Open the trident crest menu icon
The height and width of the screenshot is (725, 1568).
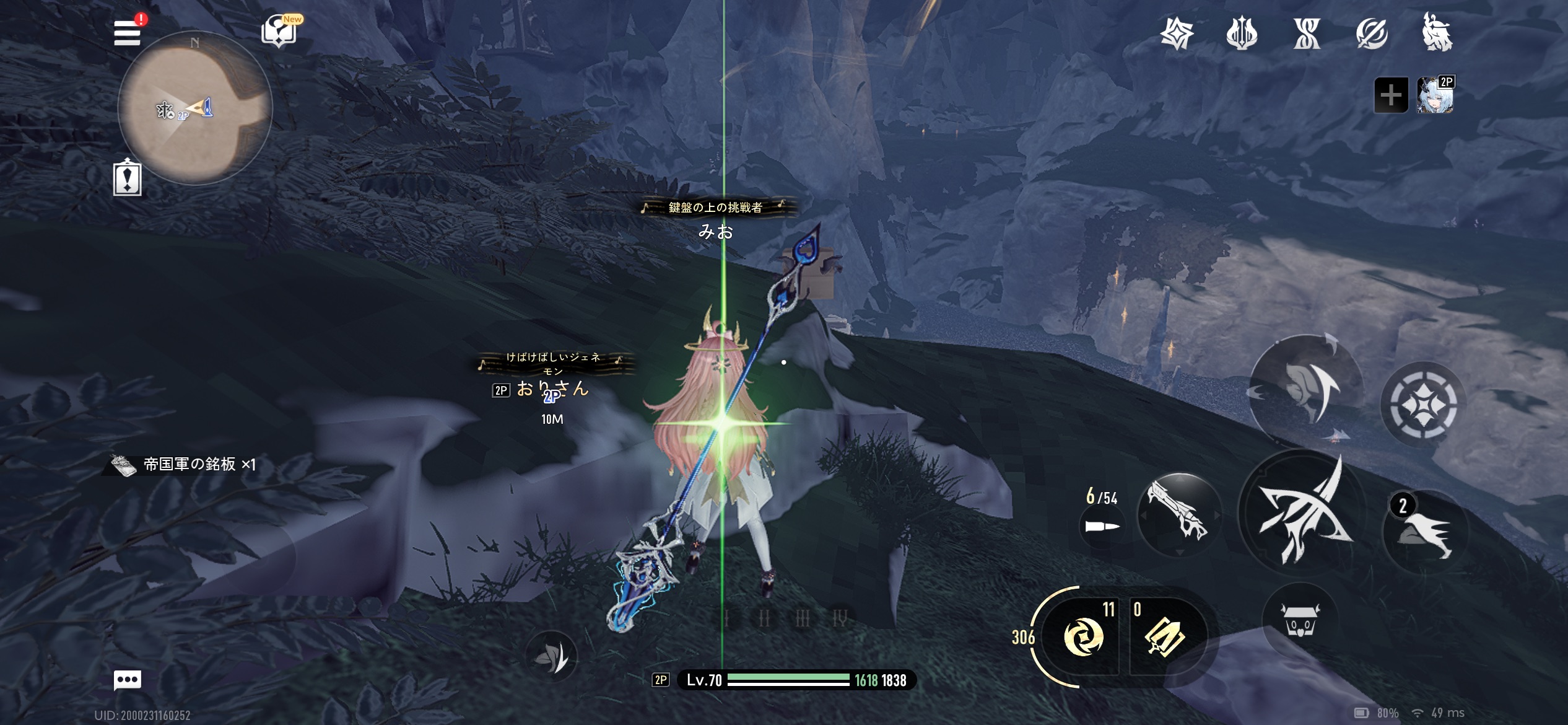1242,33
